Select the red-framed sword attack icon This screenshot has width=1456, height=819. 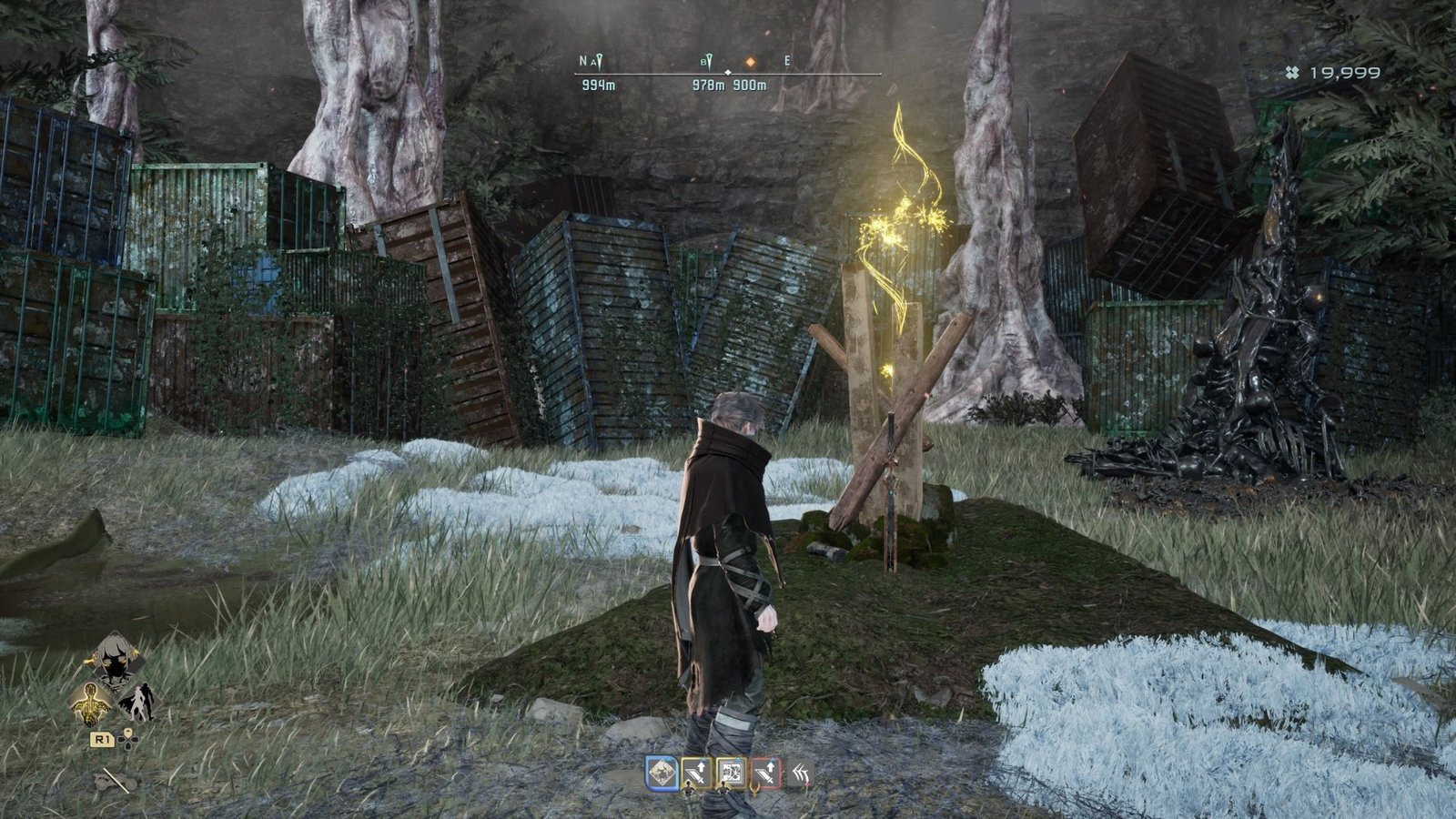point(767,772)
